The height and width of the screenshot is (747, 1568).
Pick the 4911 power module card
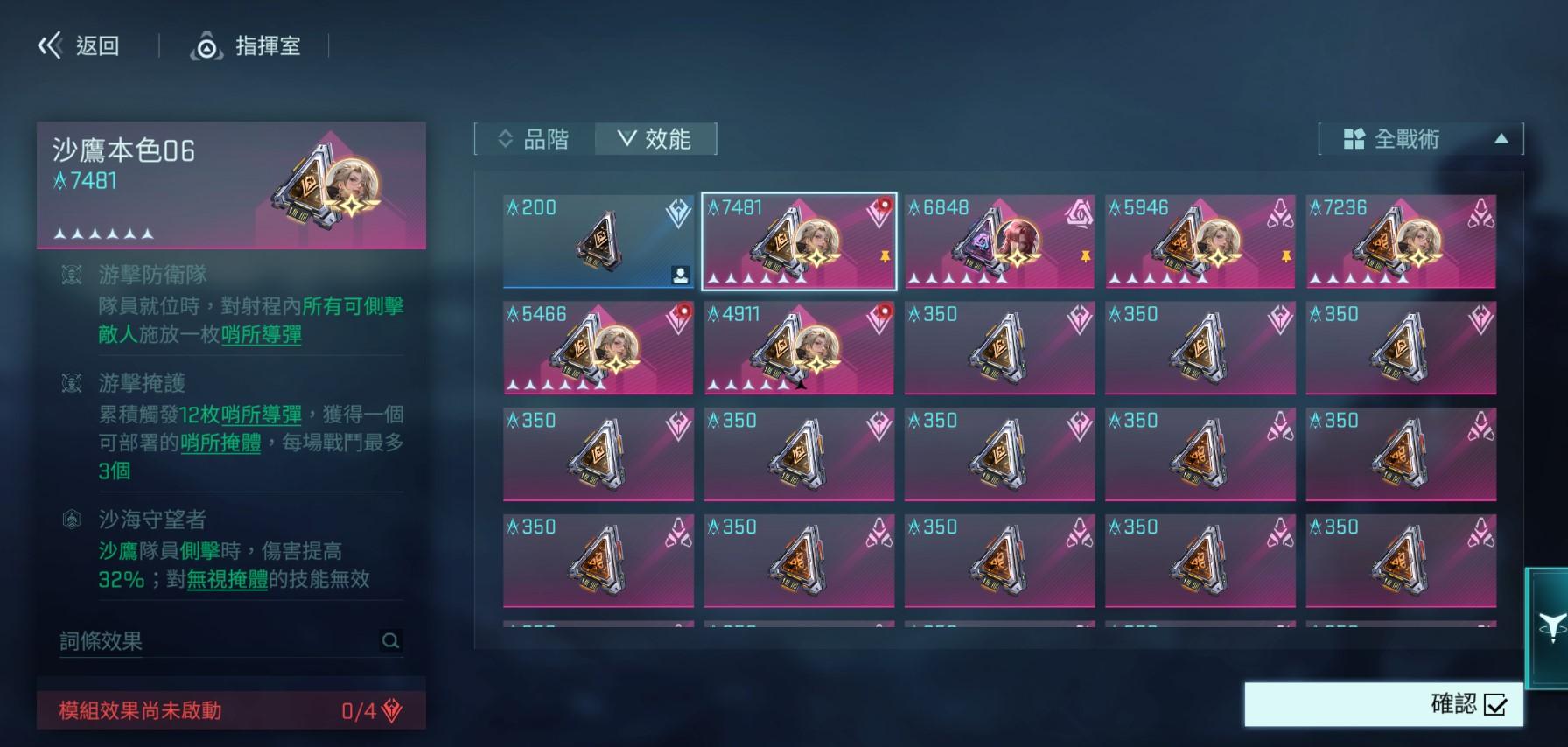pos(799,348)
